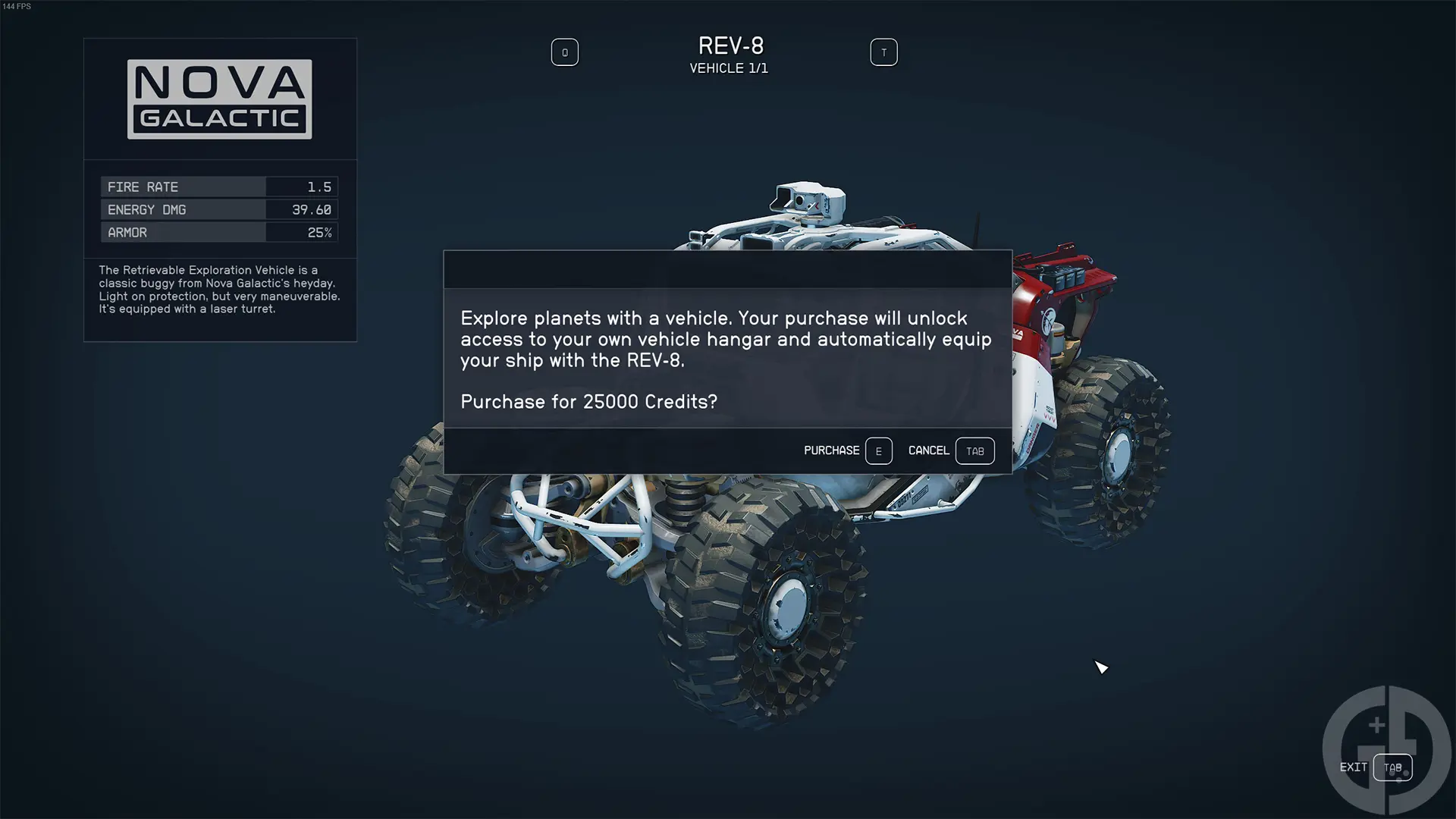Click the TAB key prompt beside CANCEL

click(974, 450)
